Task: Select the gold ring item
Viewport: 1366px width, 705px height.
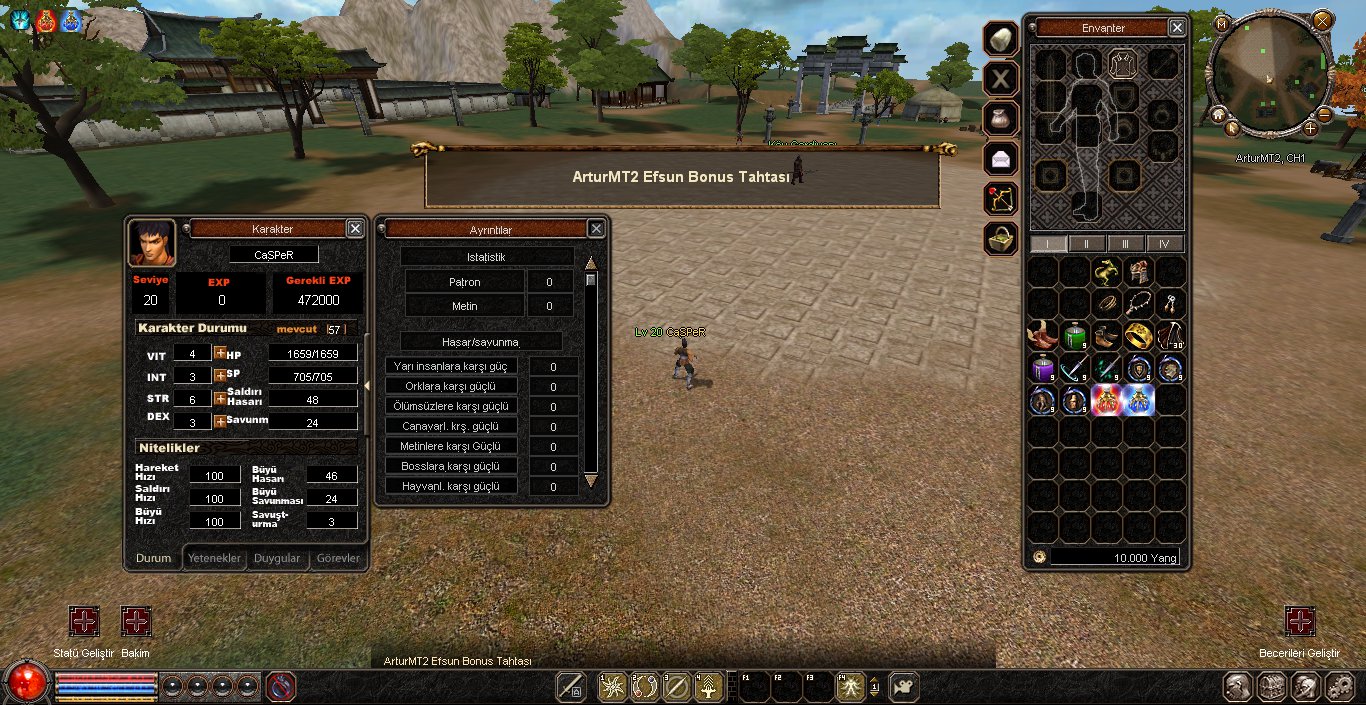Action: 1139,336
